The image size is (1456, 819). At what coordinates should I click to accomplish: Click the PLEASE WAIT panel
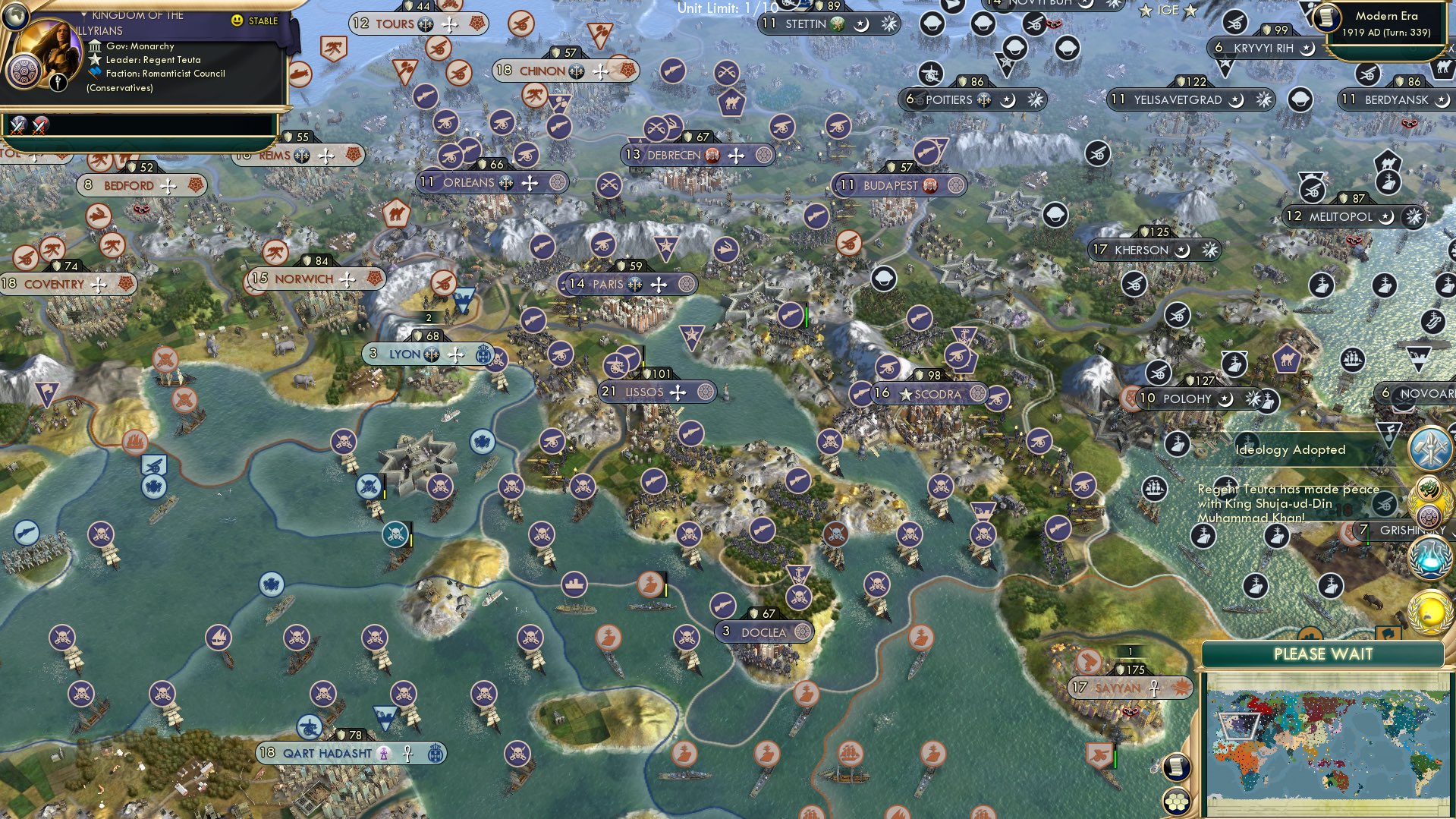pyautogui.click(x=1323, y=654)
